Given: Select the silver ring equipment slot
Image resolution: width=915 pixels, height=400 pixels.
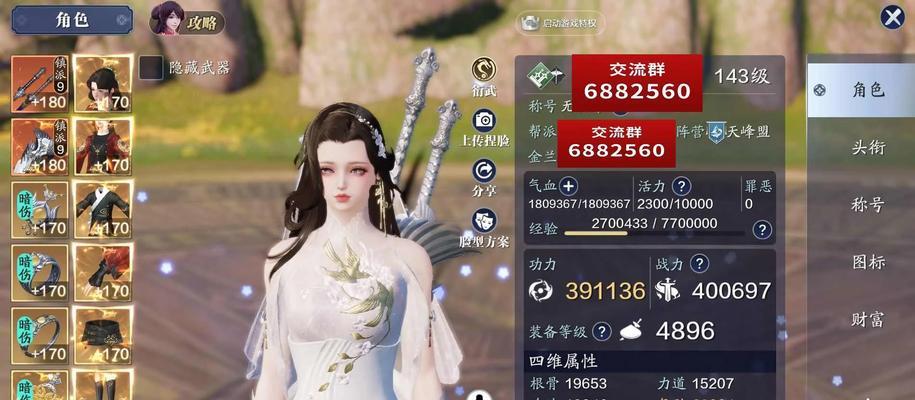Looking at the screenshot, I should point(39,334).
